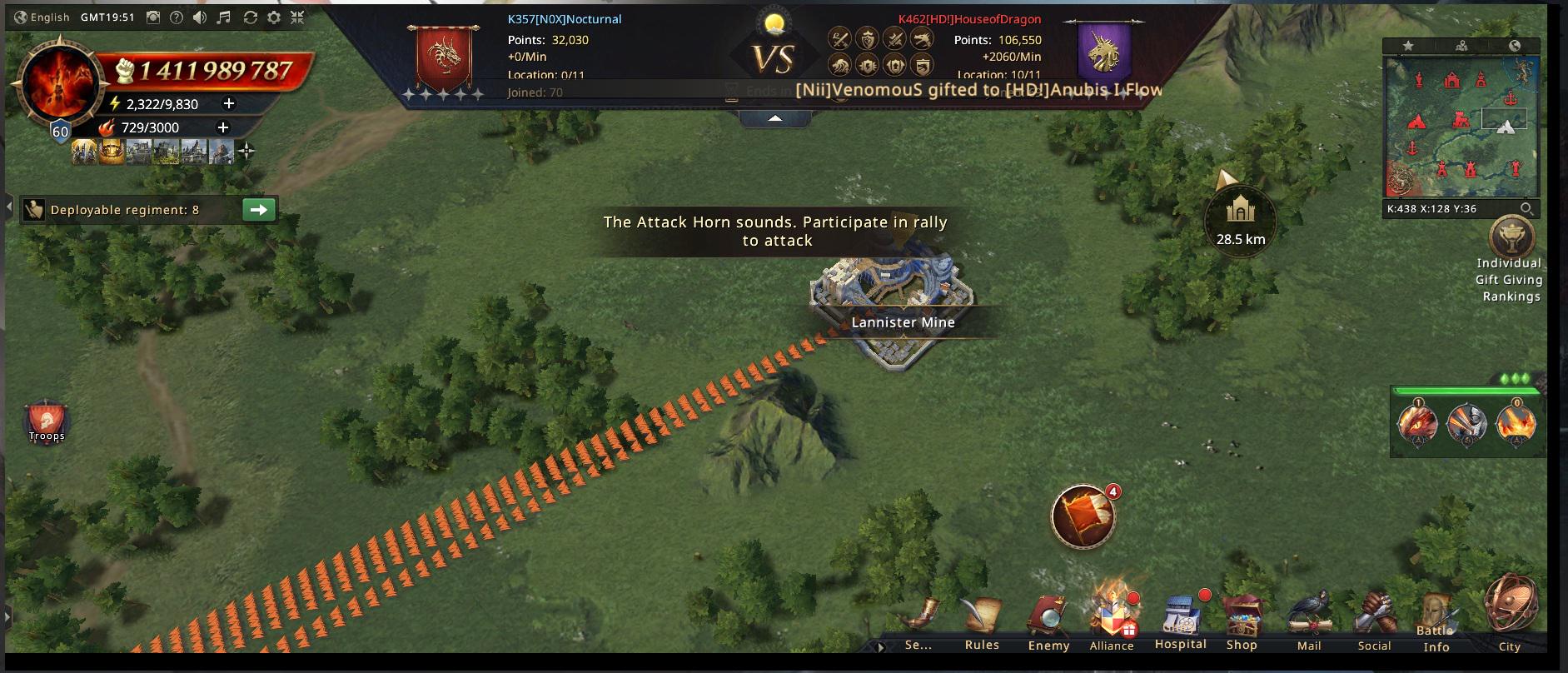Open the Shop
1568x673 pixels.
1242,623
